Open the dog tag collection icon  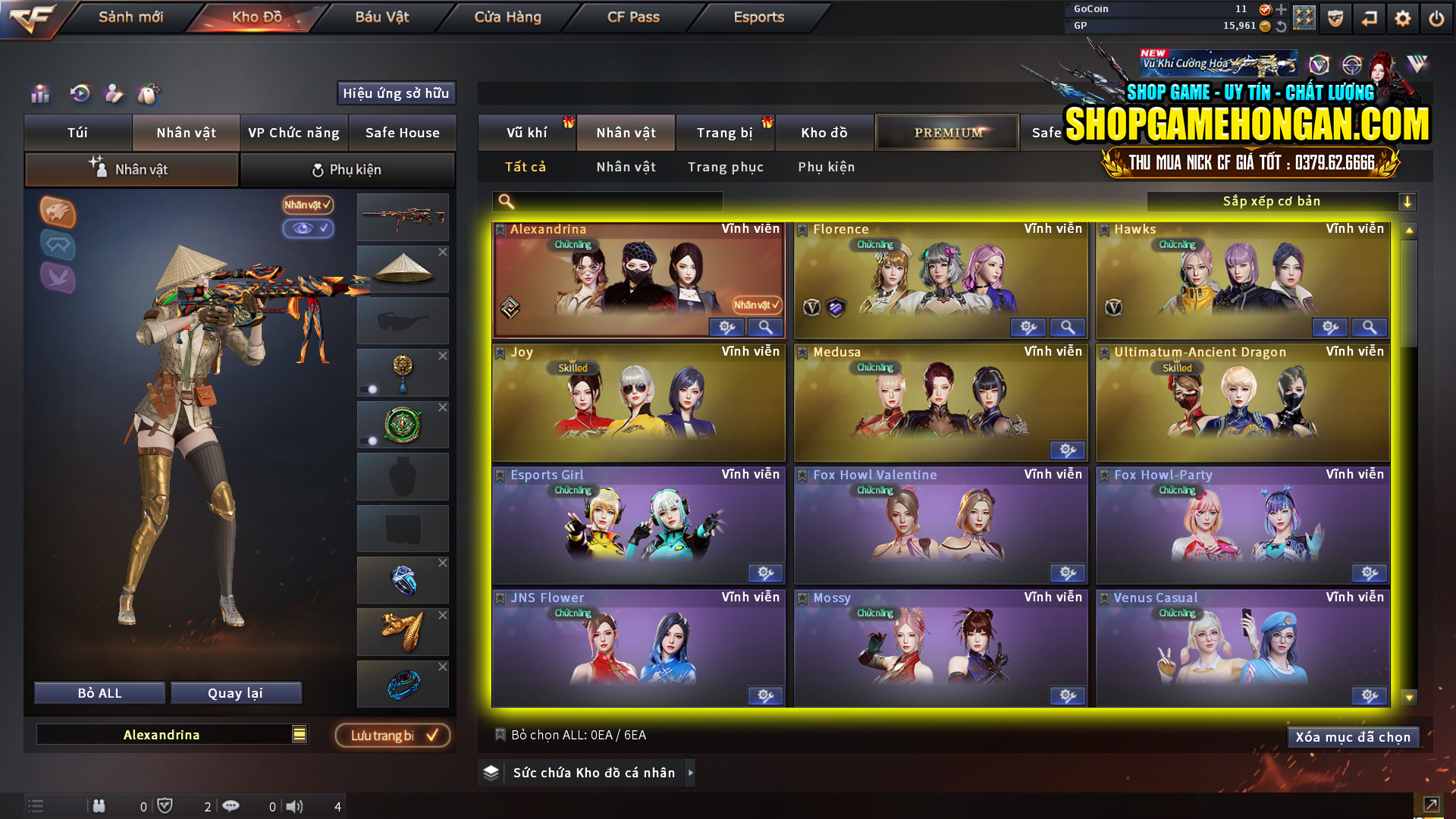click(x=149, y=93)
